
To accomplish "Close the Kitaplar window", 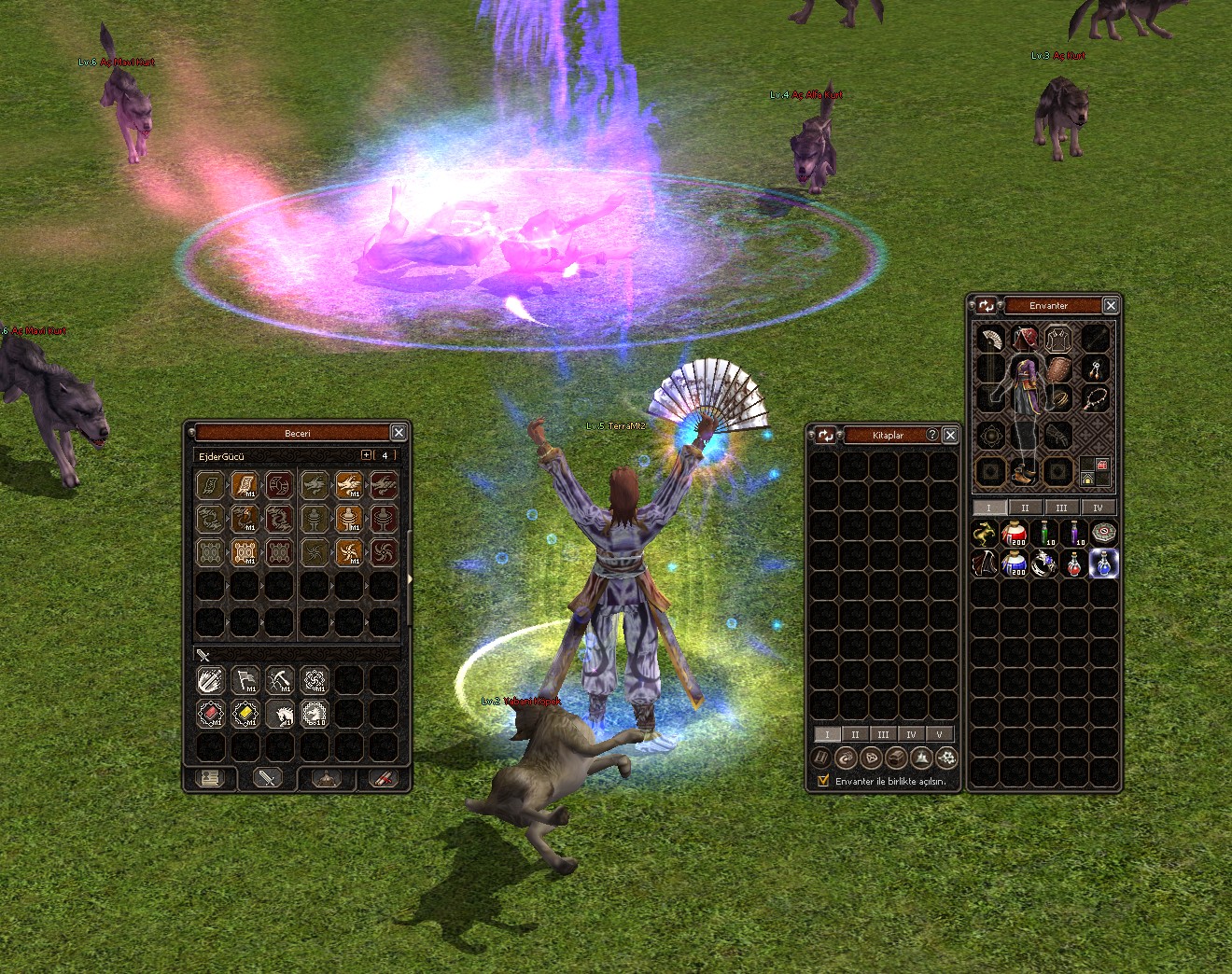I will coord(950,436).
